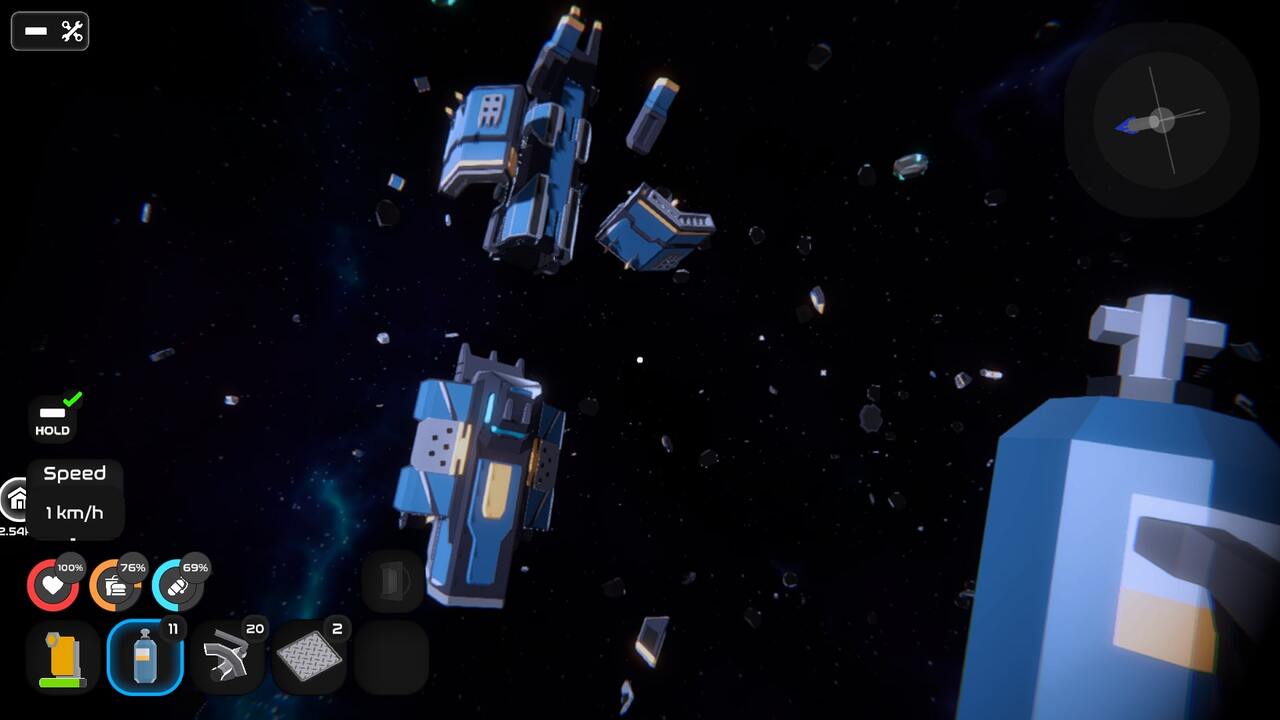
Task: Click the Speed indicator panel
Action: tap(75, 497)
